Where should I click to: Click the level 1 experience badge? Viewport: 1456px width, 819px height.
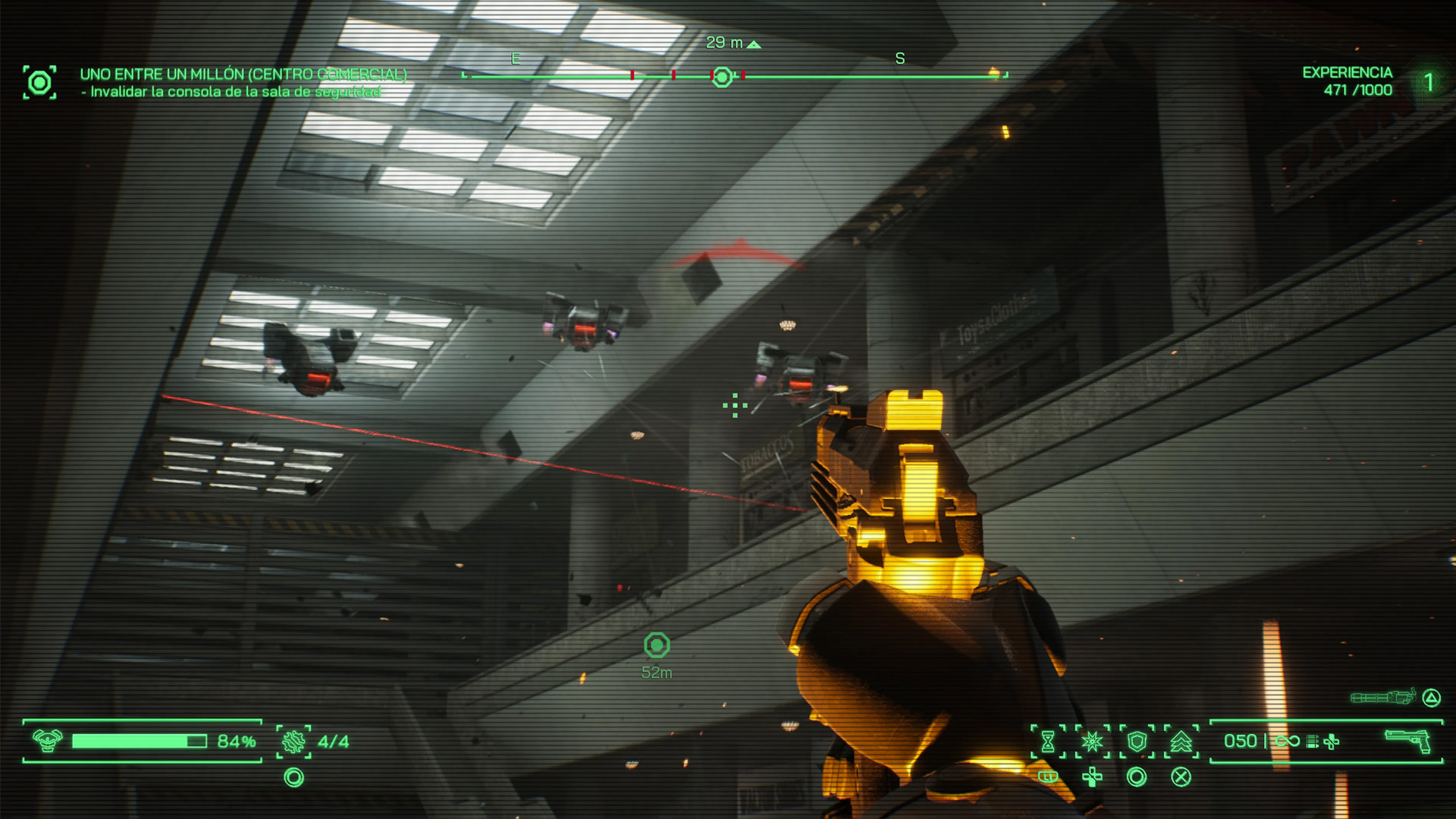[x=1429, y=82]
